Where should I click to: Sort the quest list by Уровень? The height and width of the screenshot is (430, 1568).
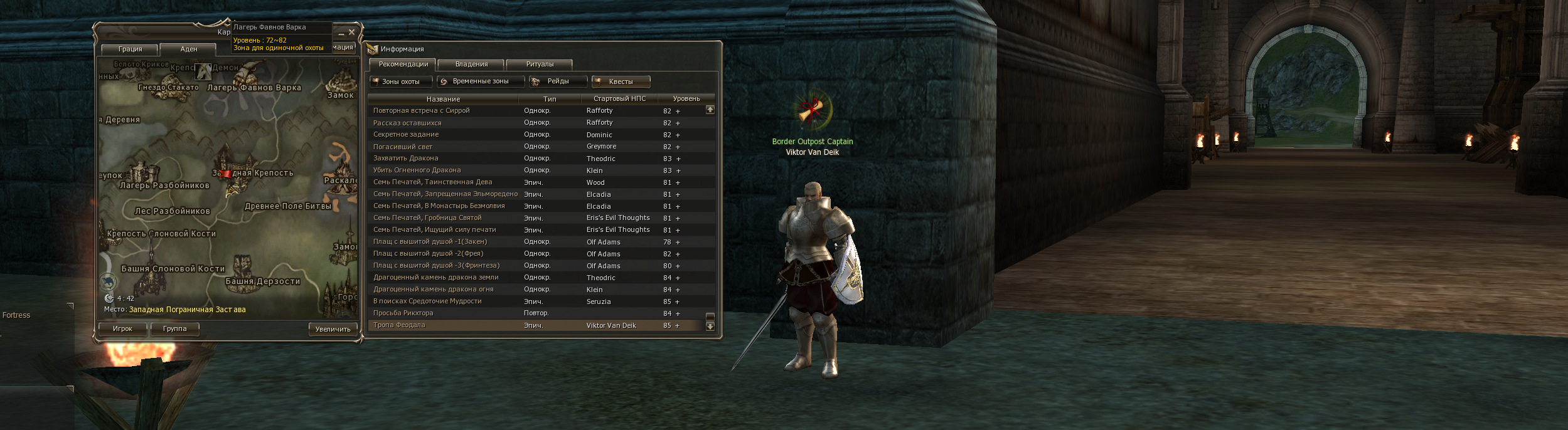[x=686, y=99]
